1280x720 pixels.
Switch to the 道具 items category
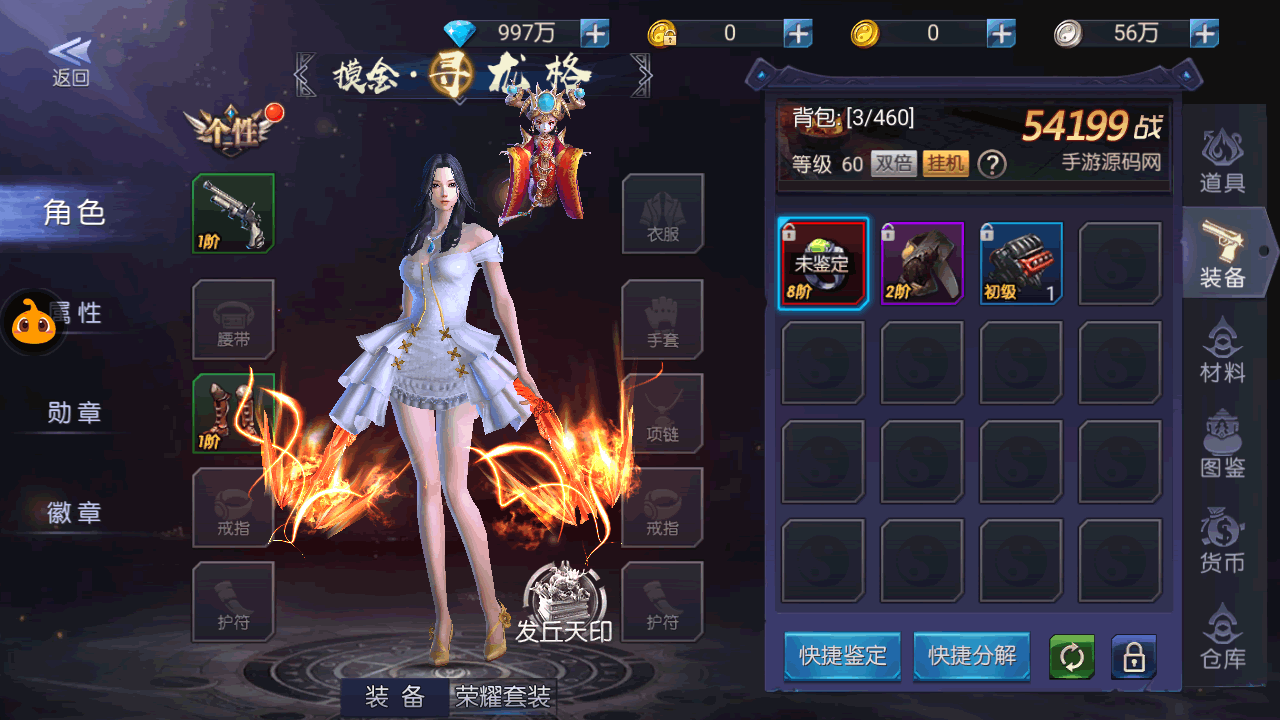pyautogui.click(x=1222, y=160)
